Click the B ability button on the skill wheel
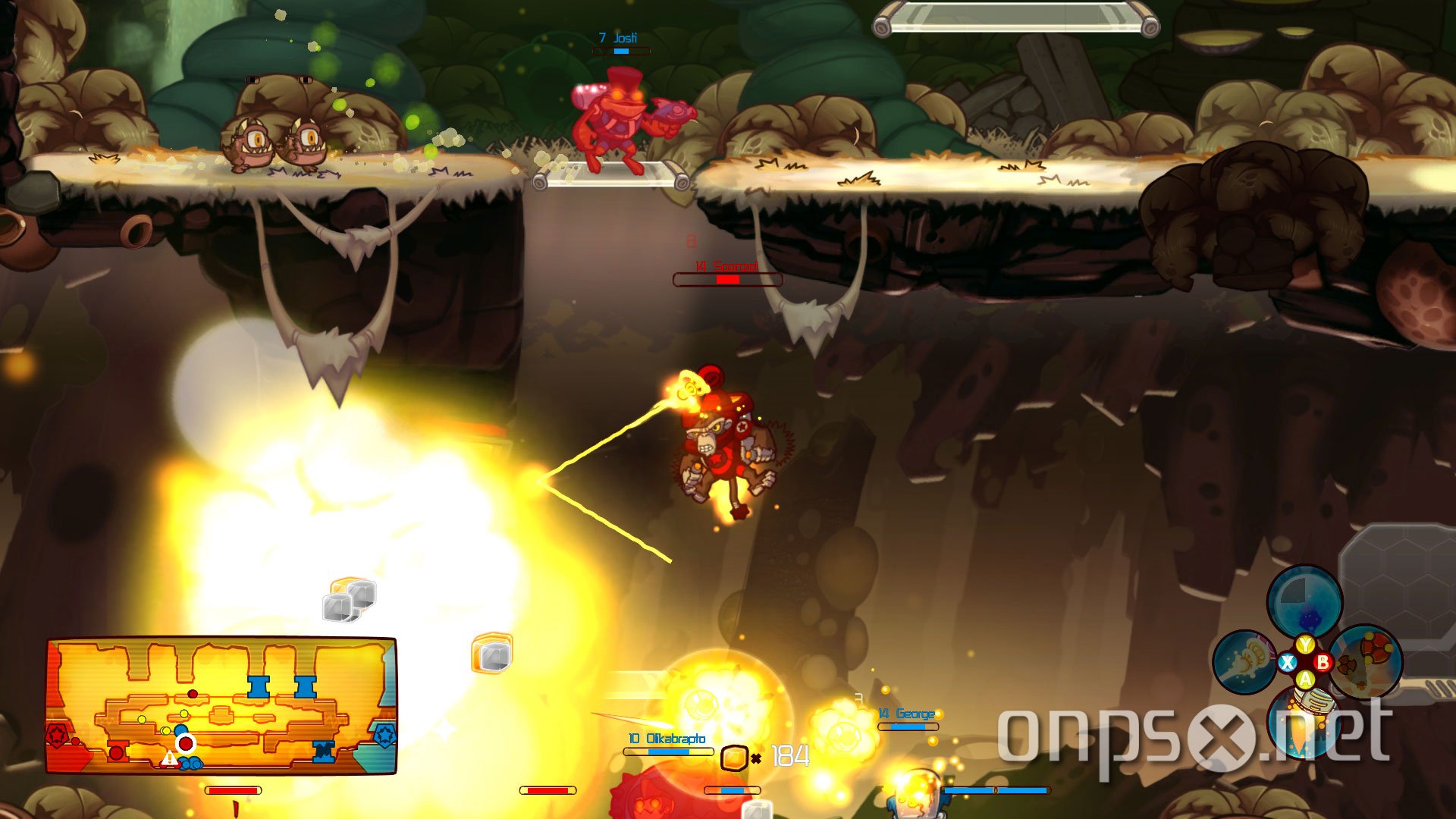This screenshot has width=1456, height=819. click(x=1323, y=662)
